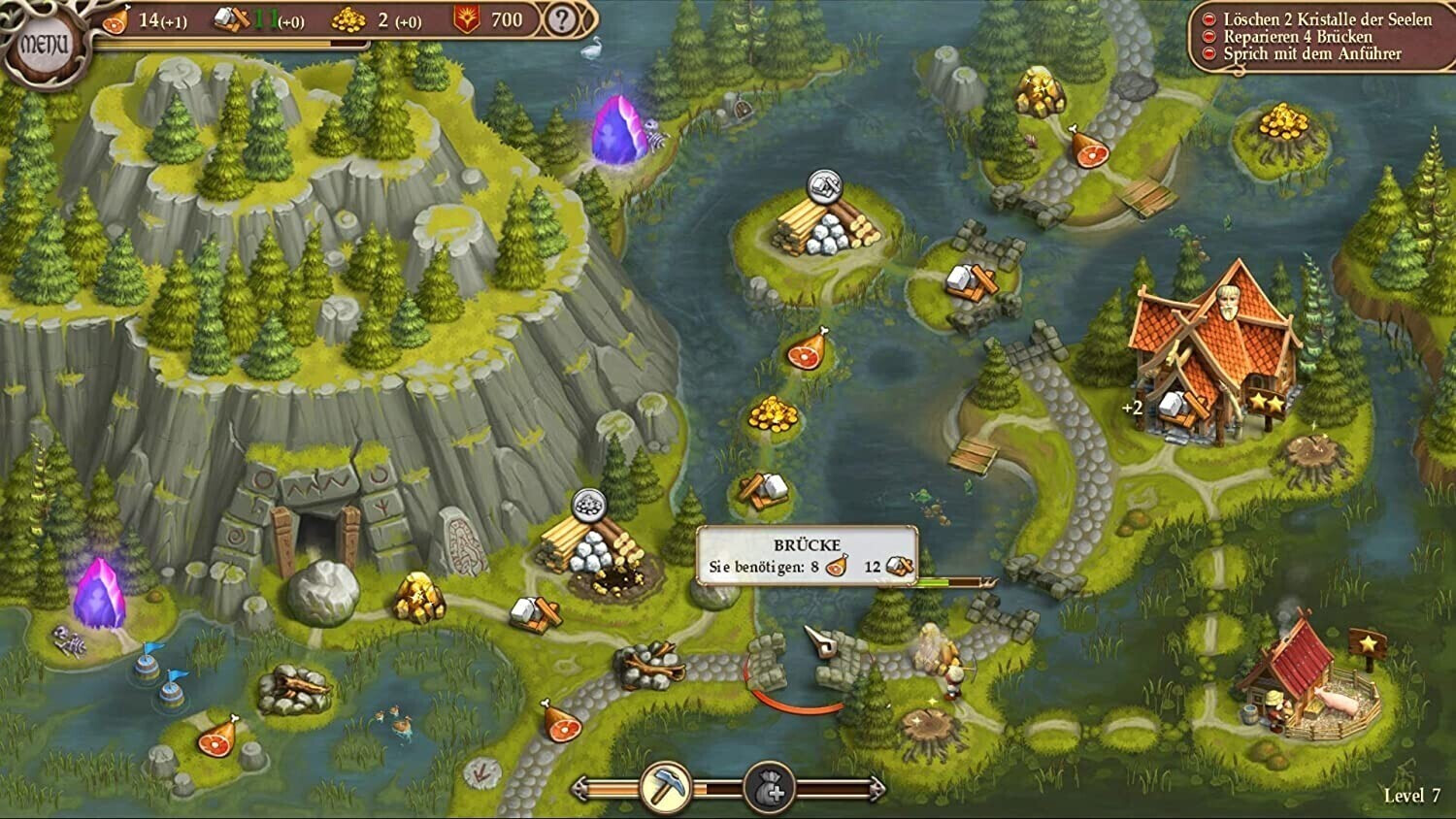The width and height of the screenshot is (1456, 819).
Task: Activate the resource bag bonus
Action: tap(769, 787)
